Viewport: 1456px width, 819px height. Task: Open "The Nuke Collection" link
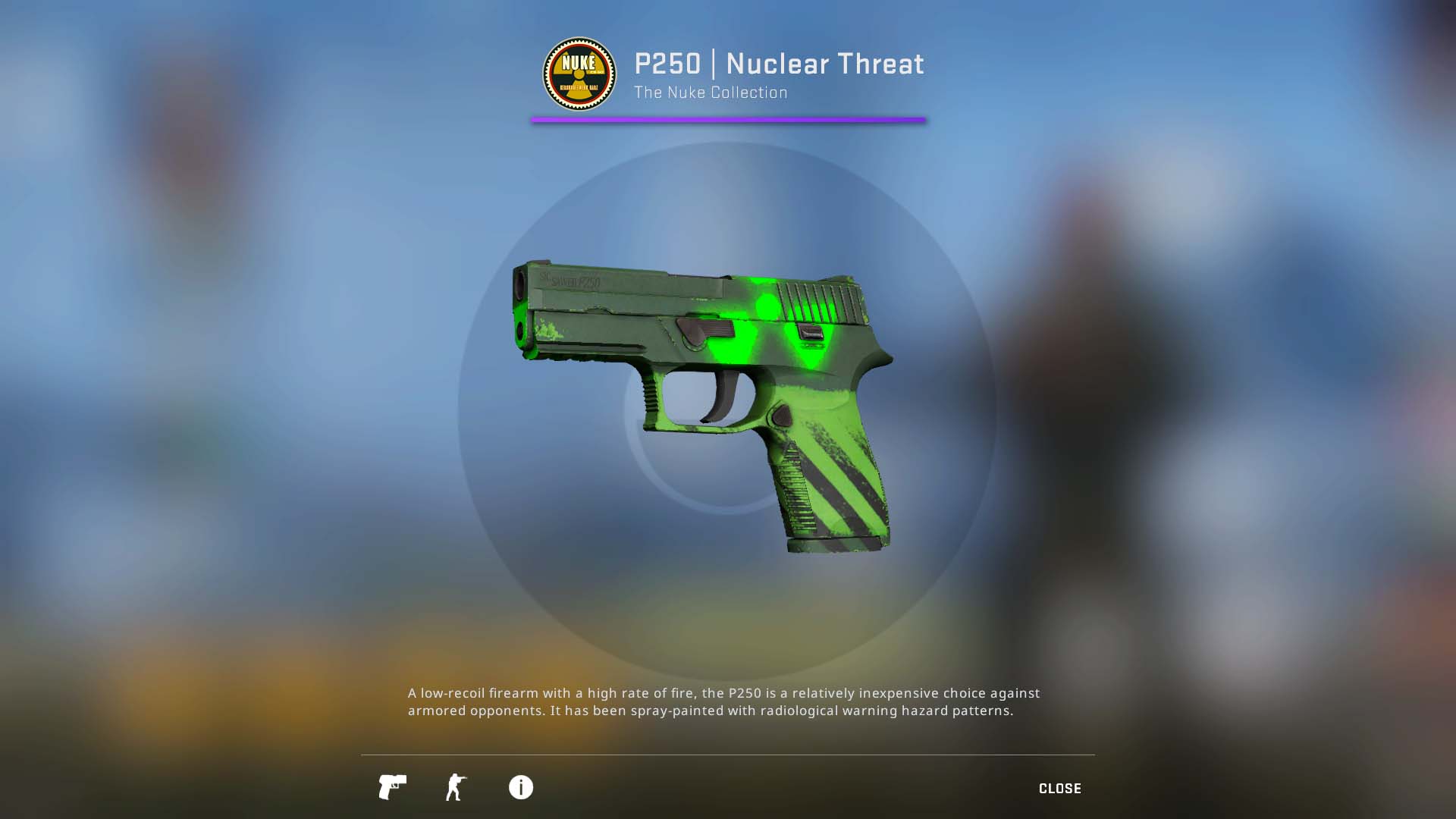711,92
